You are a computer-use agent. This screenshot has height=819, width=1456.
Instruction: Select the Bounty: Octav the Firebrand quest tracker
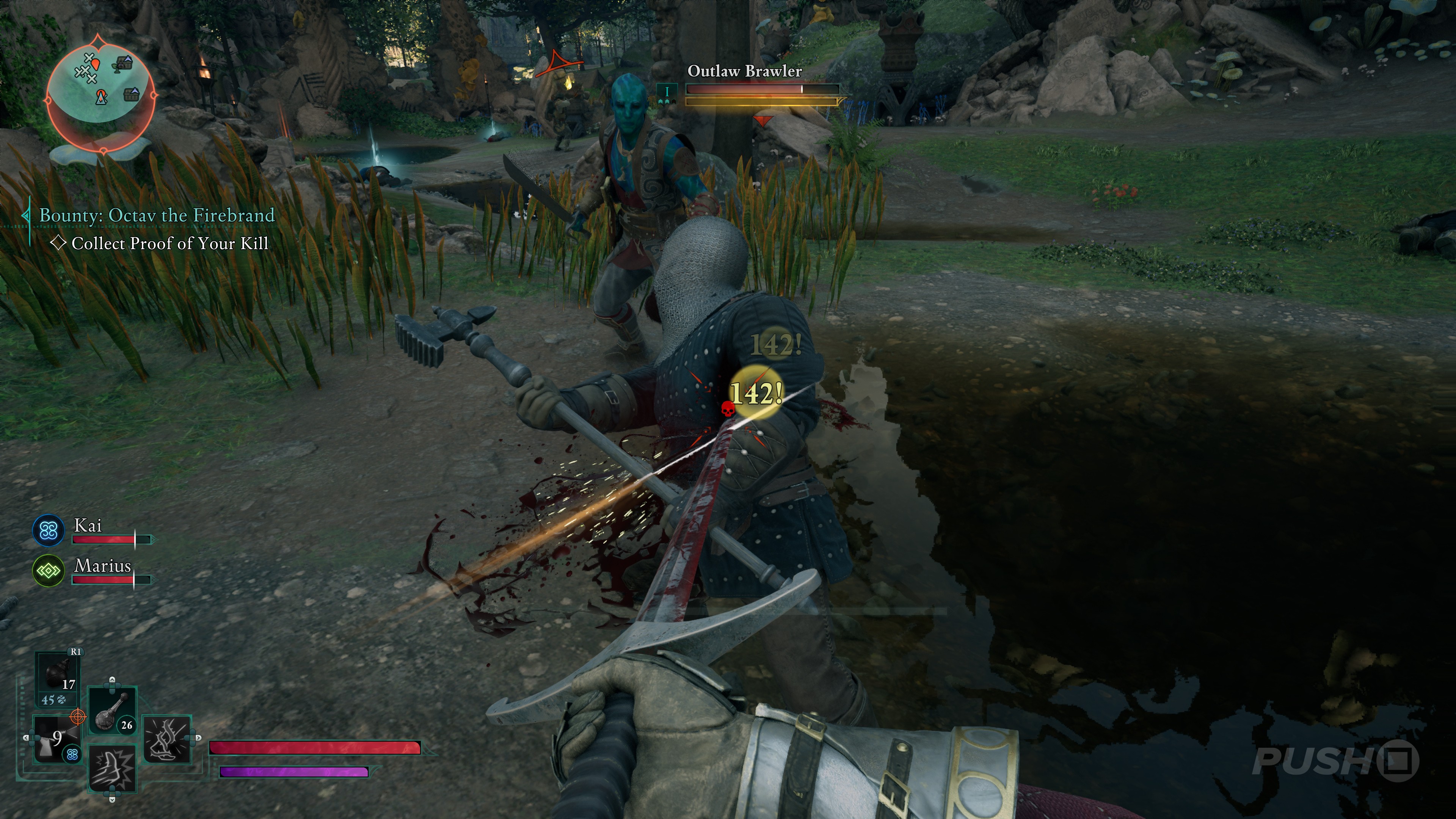click(157, 215)
